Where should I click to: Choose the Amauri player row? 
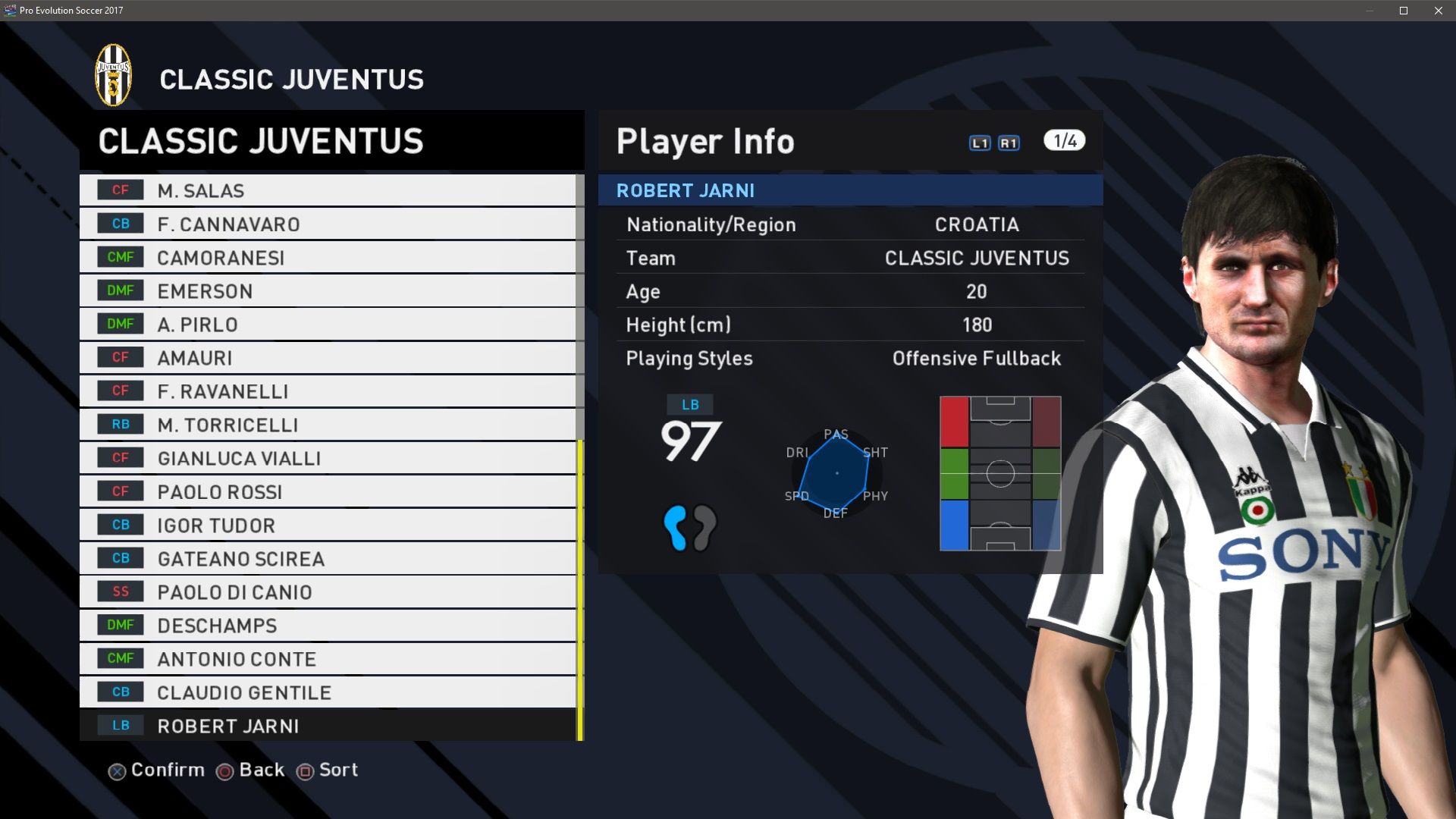pos(328,358)
